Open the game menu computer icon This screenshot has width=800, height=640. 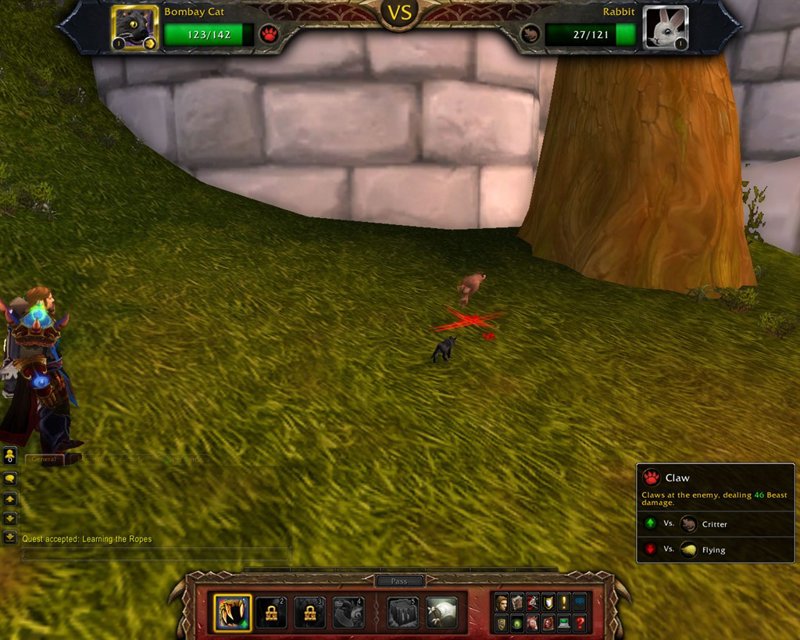(x=564, y=623)
